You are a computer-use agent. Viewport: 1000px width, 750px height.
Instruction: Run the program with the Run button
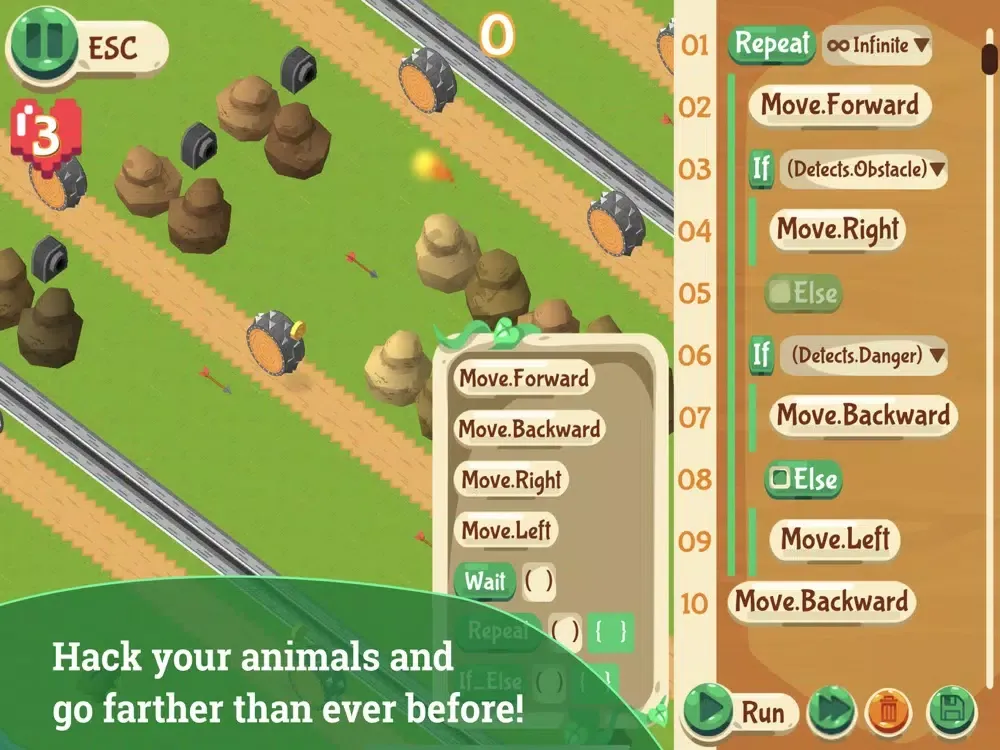tap(740, 711)
